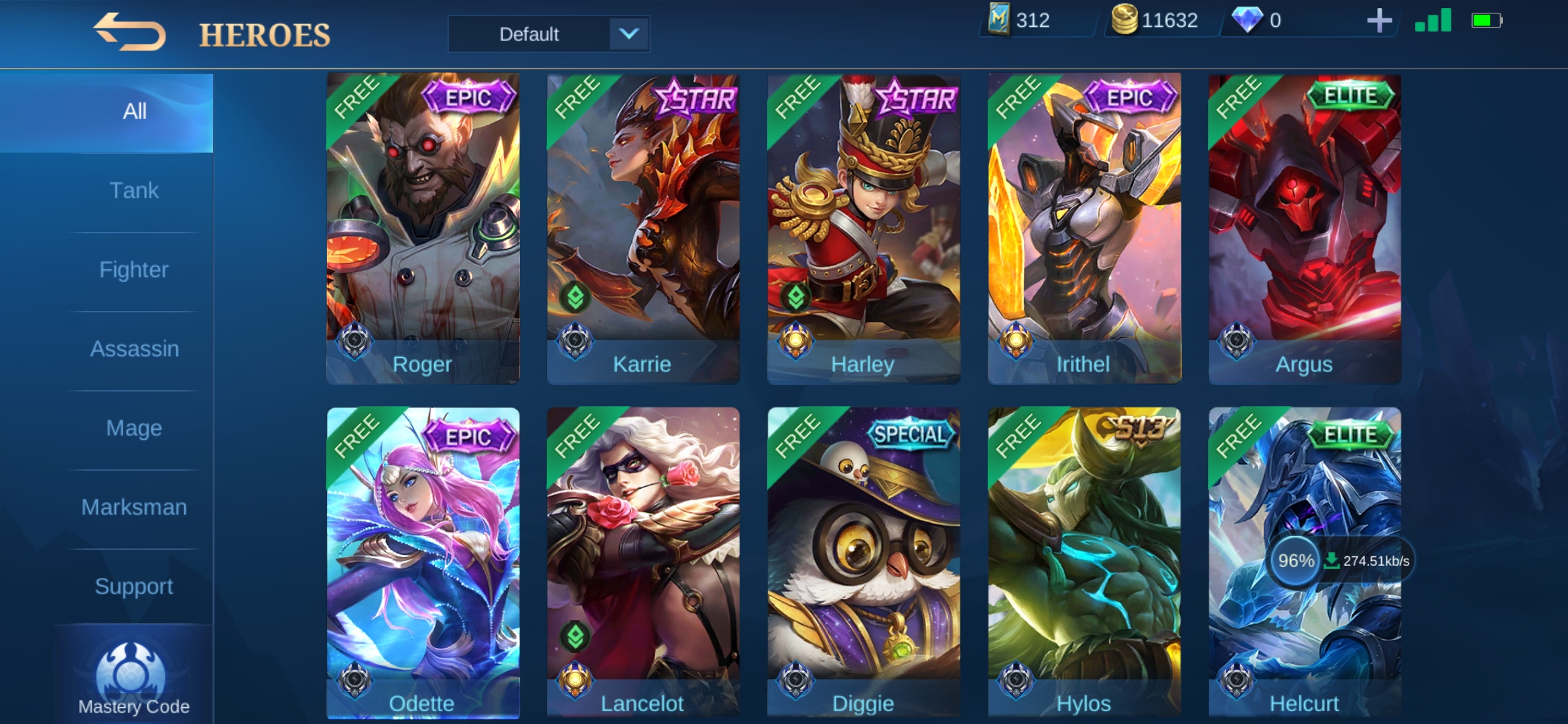
Task: Open the Default sort dropdown
Action: [548, 34]
